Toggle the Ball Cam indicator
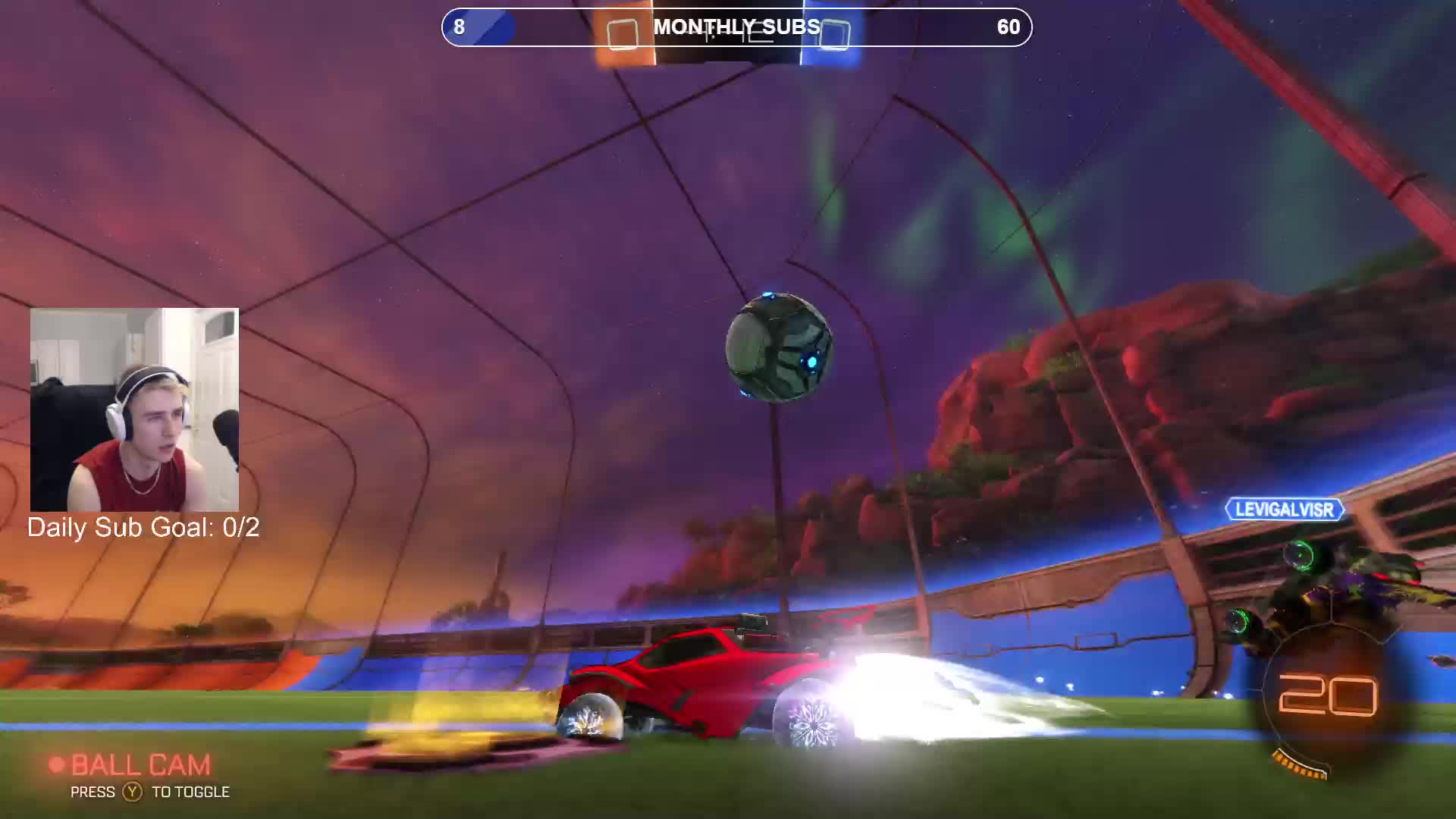 (x=130, y=765)
